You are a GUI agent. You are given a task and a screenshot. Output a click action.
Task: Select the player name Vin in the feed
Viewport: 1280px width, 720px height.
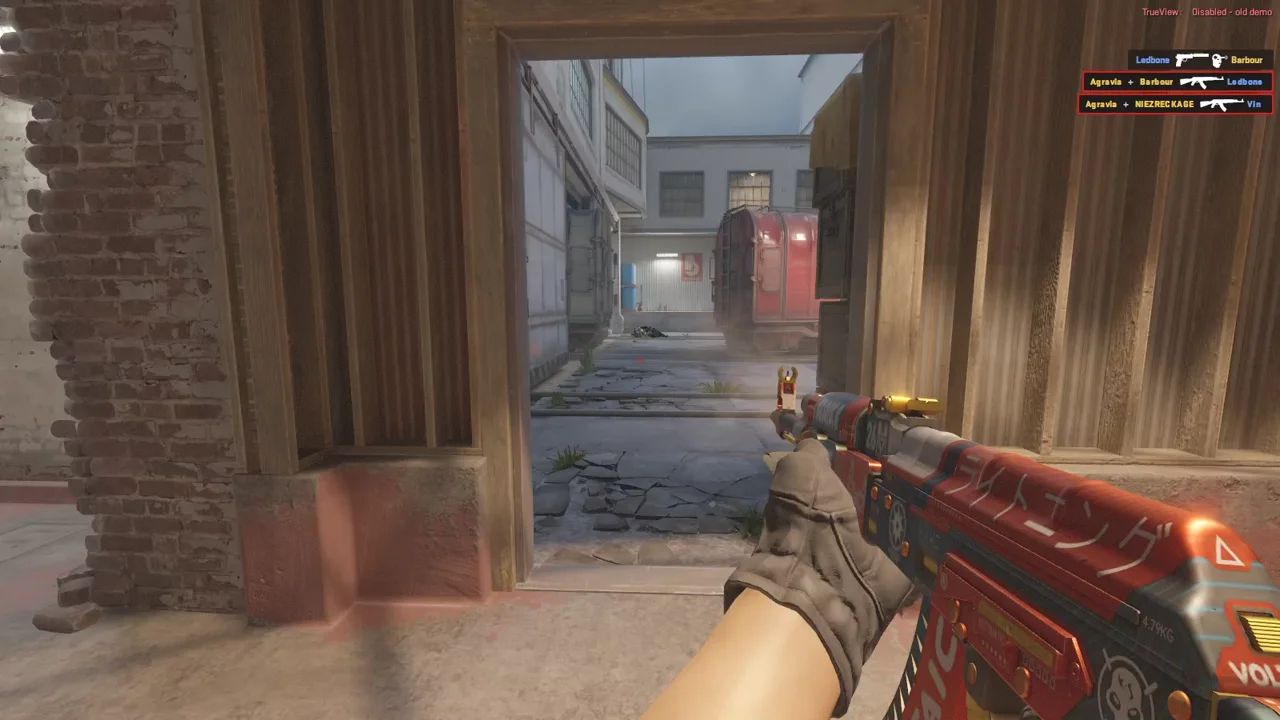[x=1254, y=104]
